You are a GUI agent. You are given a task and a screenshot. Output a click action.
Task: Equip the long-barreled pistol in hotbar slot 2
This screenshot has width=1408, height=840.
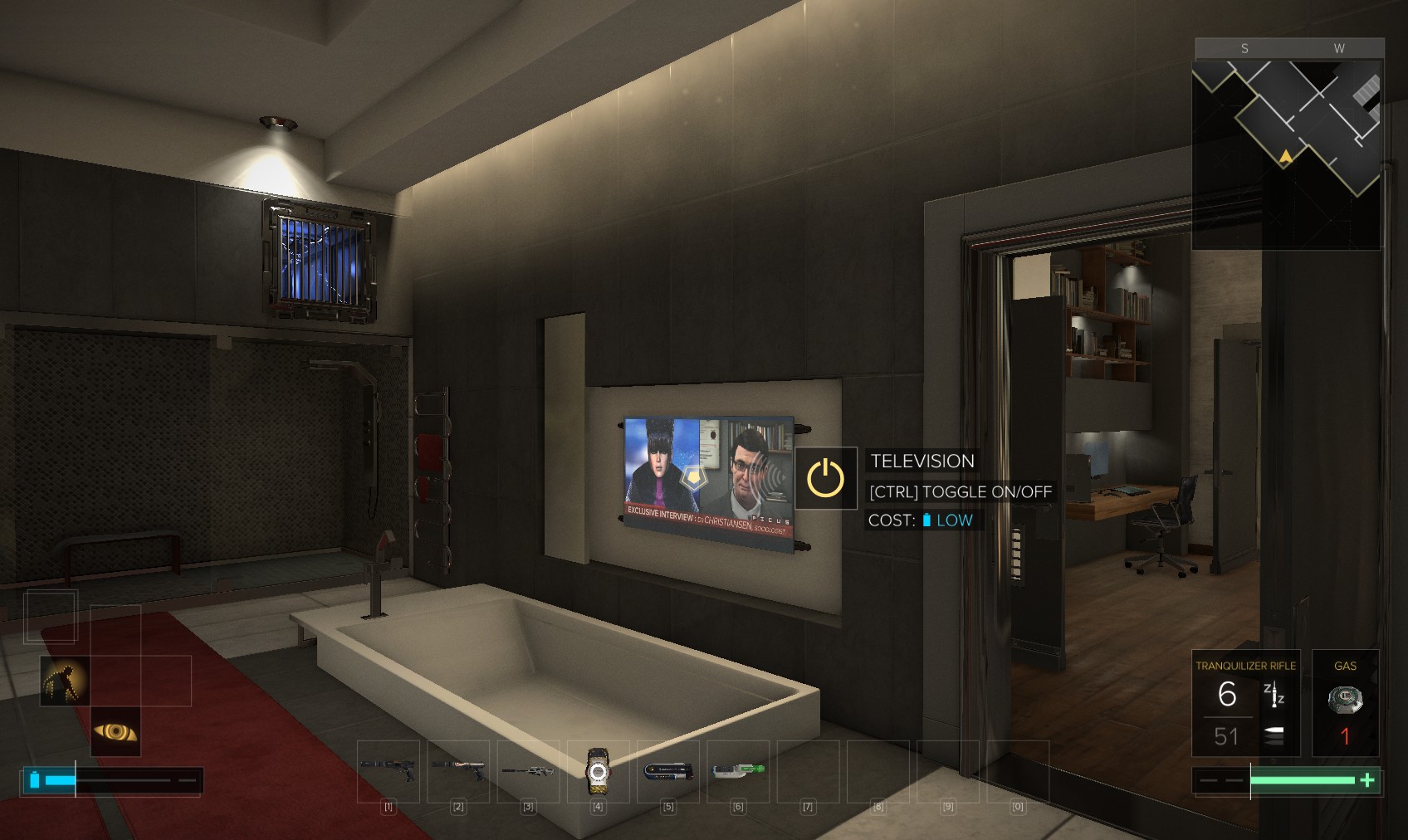click(458, 771)
